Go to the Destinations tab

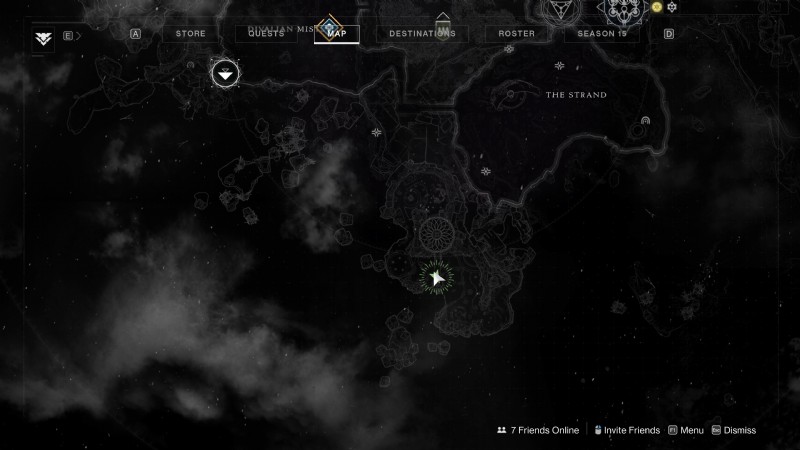coord(422,33)
